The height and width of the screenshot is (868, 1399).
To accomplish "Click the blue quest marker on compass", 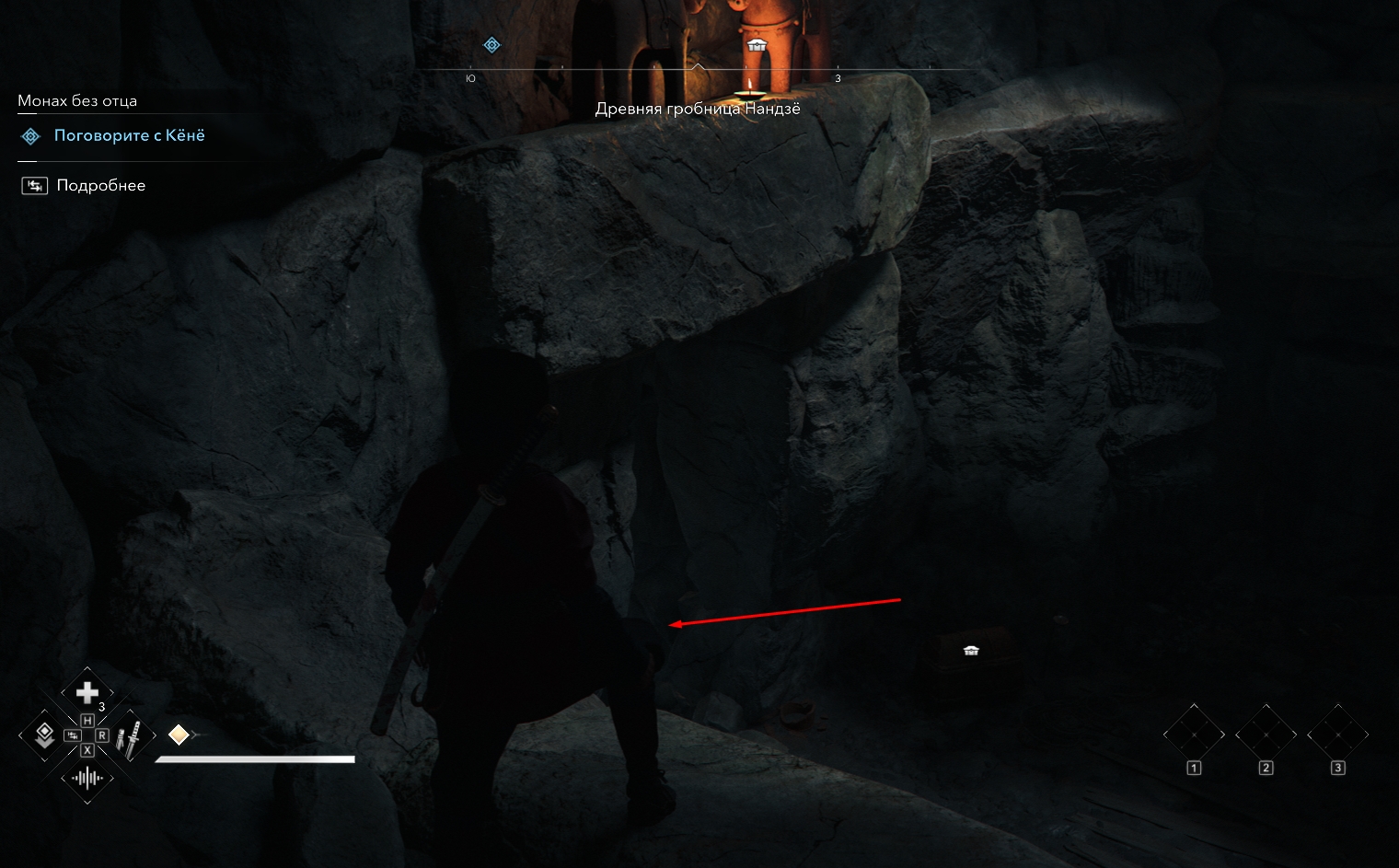I will (492, 45).
